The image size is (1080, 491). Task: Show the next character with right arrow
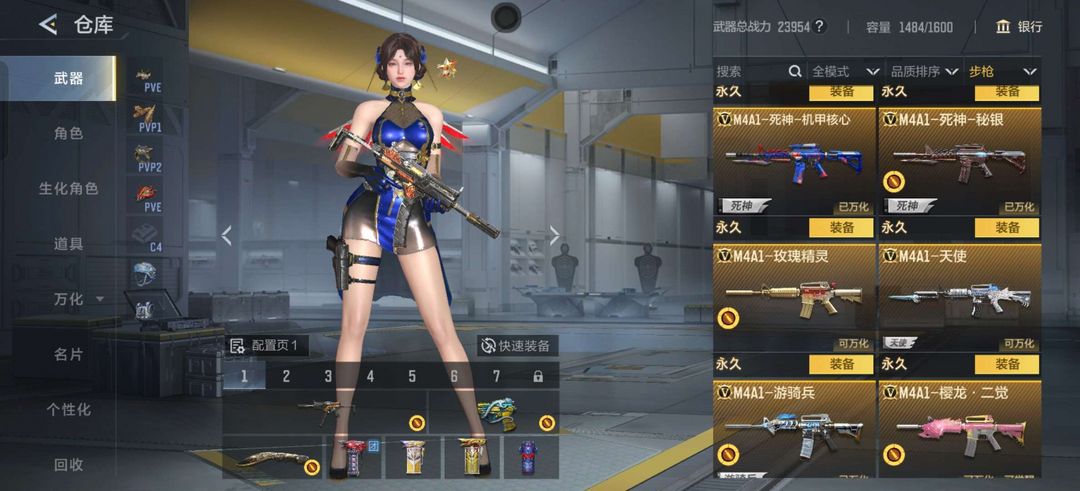tap(555, 236)
